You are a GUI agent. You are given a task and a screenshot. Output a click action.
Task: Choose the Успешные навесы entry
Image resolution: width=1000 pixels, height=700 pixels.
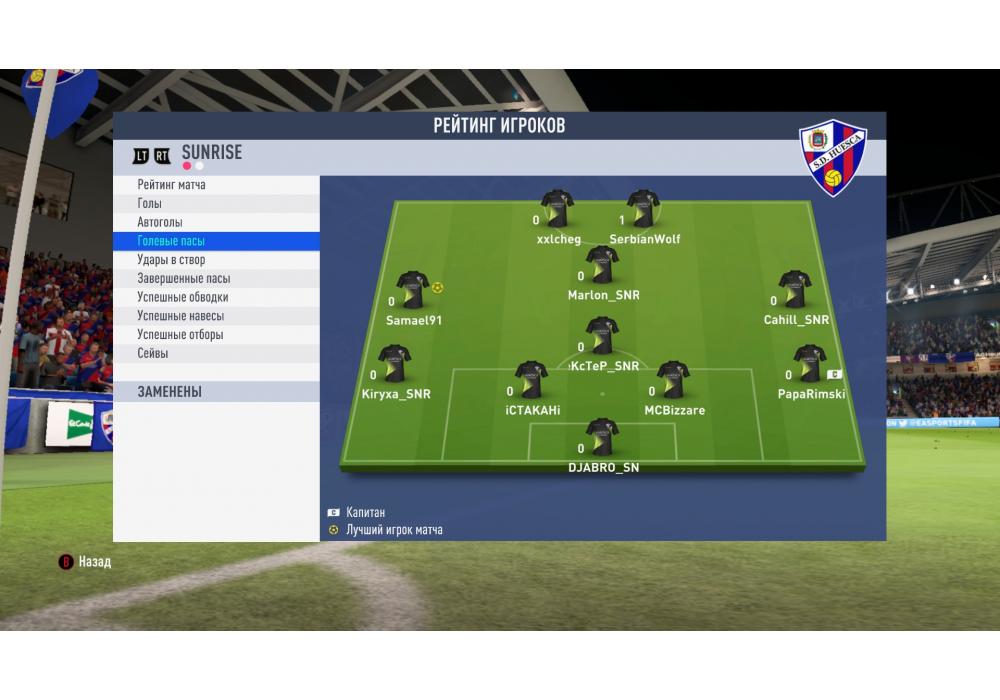pyautogui.click(x=216, y=316)
